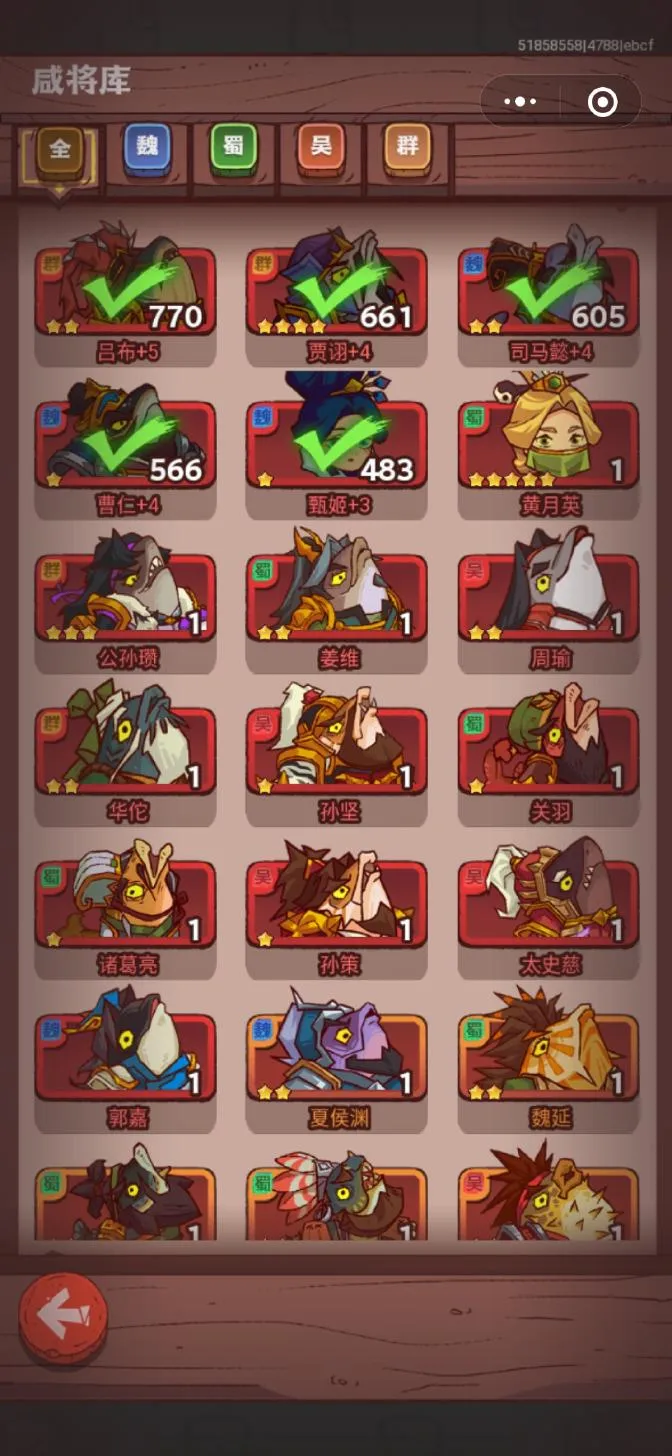Choose the 全 all-heroes tab

[x=60, y=149]
